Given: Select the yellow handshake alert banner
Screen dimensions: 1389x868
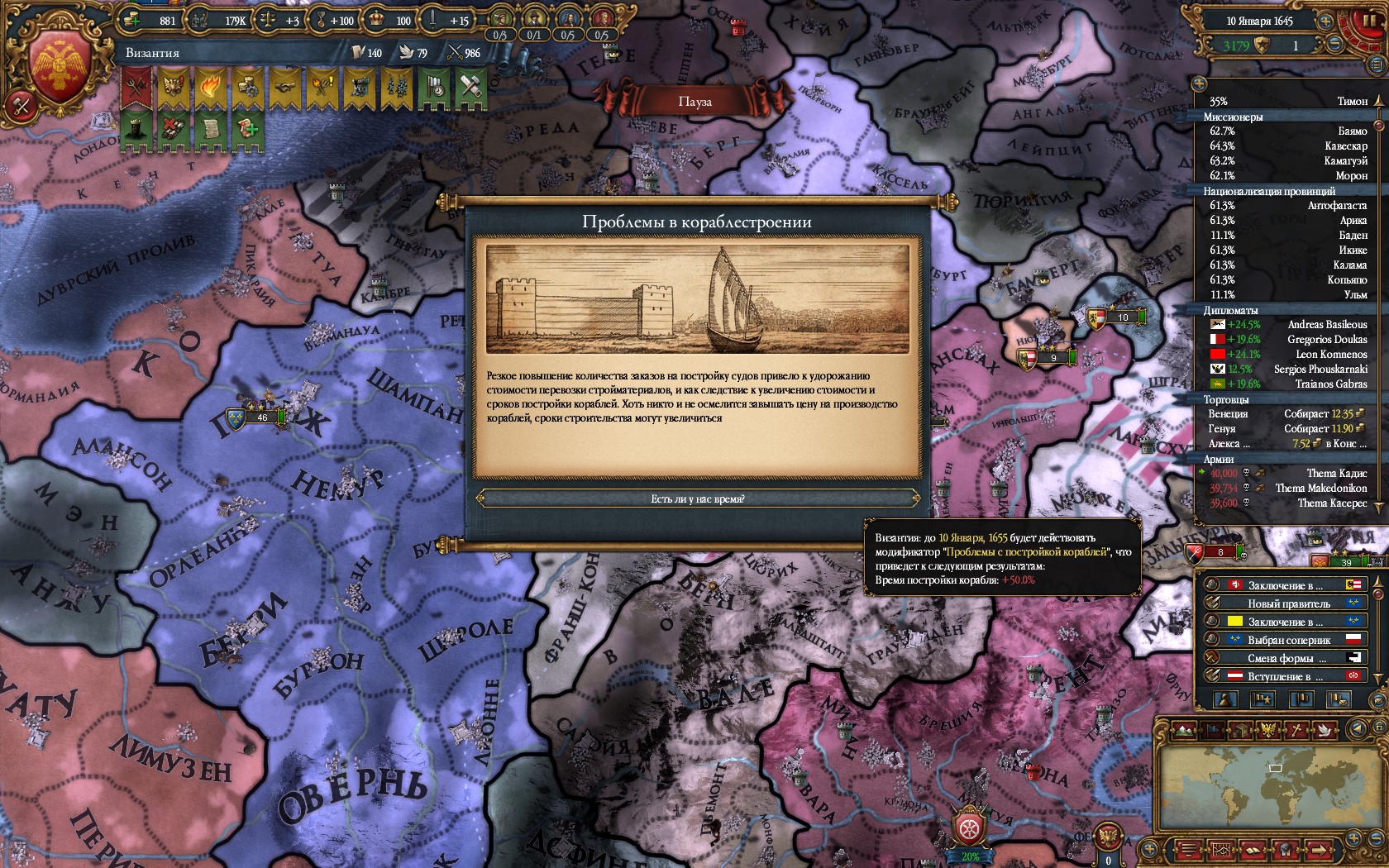Looking at the screenshot, I should [x=284, y=87].
